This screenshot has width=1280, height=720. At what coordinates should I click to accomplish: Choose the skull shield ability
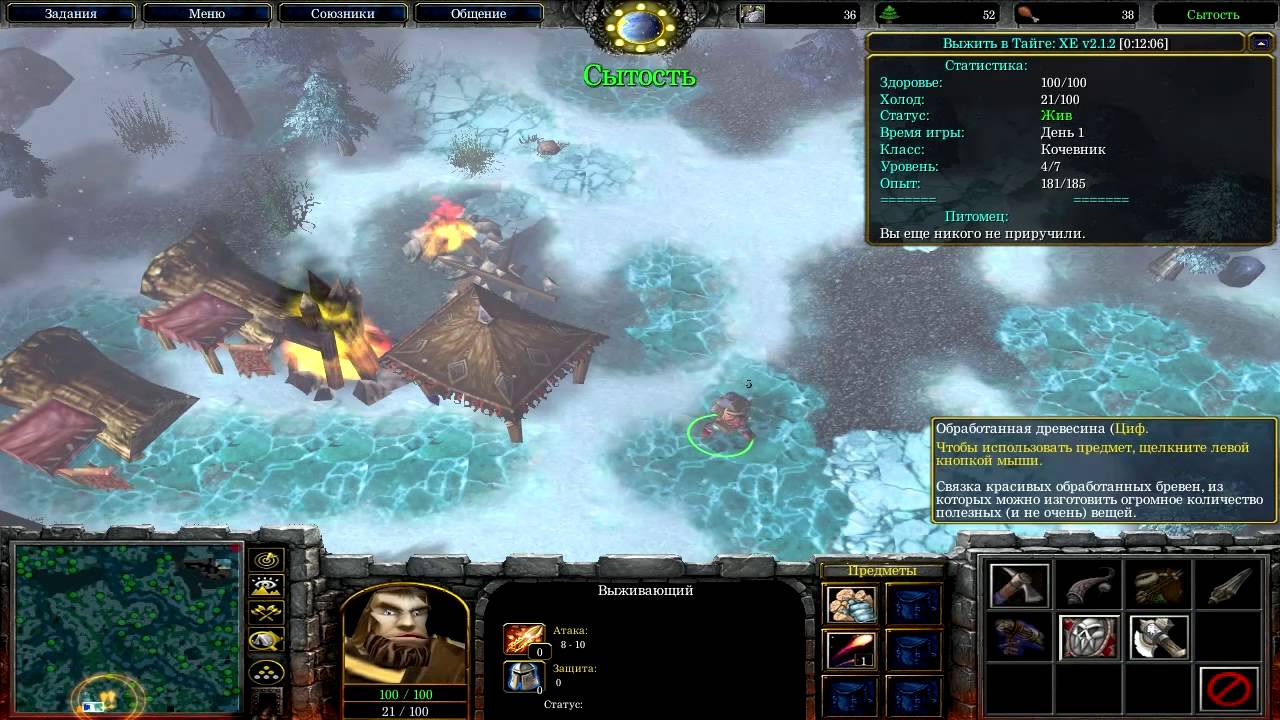click(x=1089, y=637)
